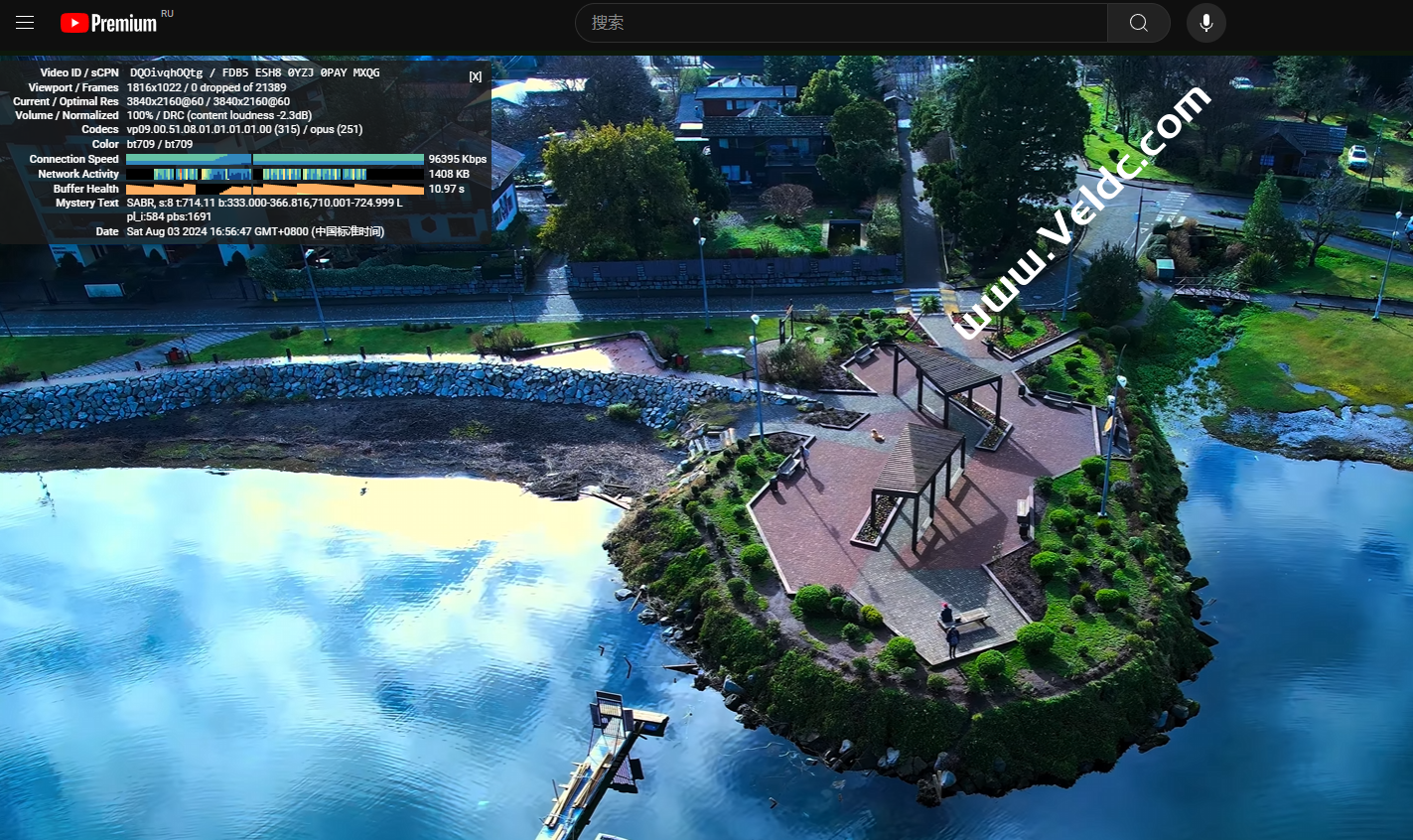
Task: Start voice search with microphone button
Action: pos(1205,23)
